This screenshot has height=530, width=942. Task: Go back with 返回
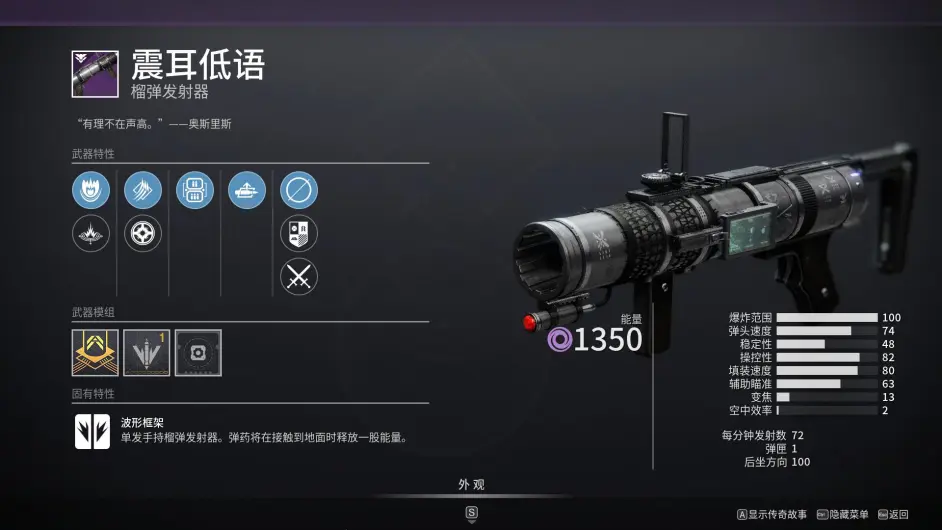tap(893, 514)
